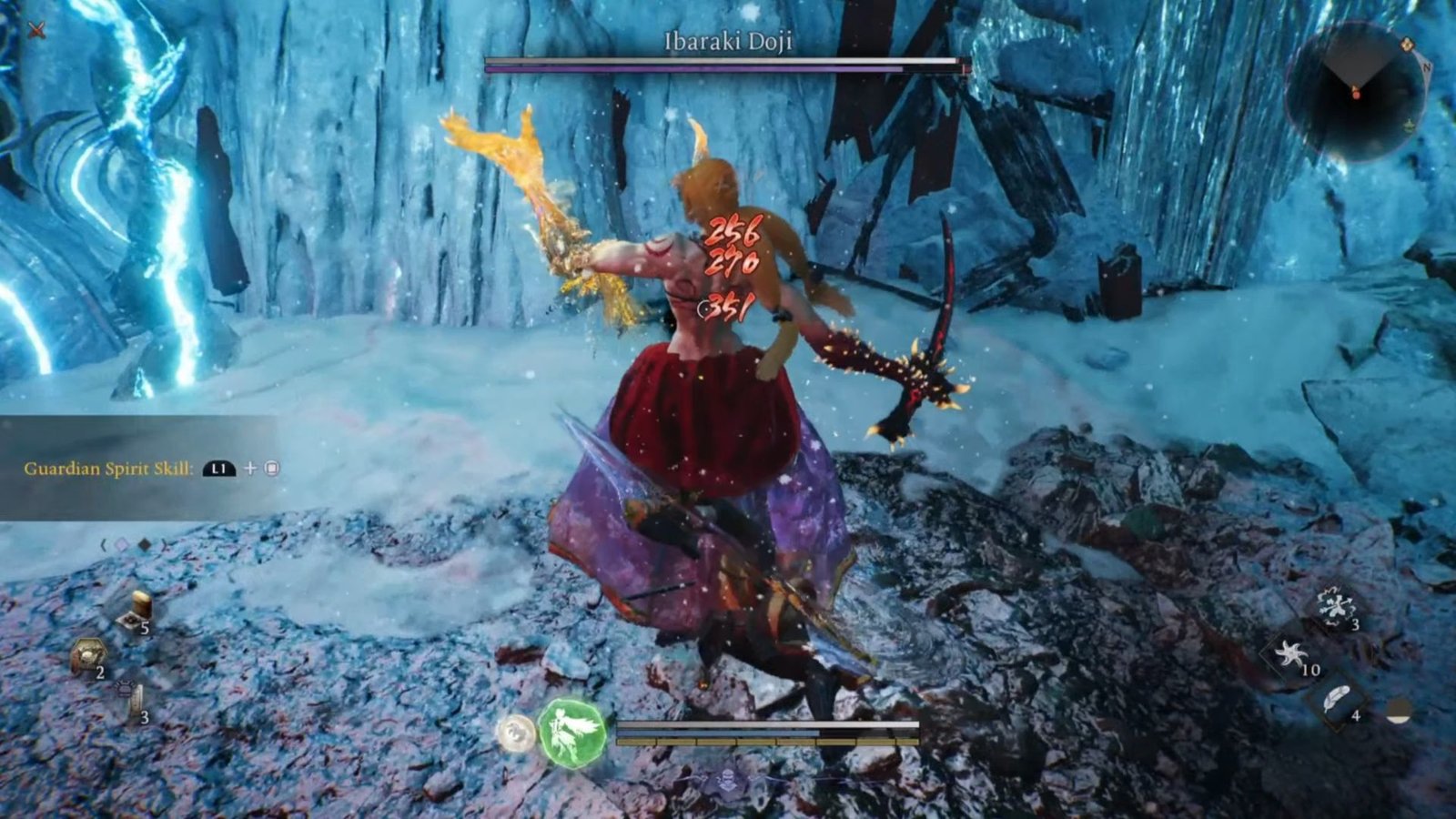Image resolution: width=1456 pixels, height=819 pixels.
Task: Click the half-filled moon gauge indicator
Action: [x=1399, y=710]
